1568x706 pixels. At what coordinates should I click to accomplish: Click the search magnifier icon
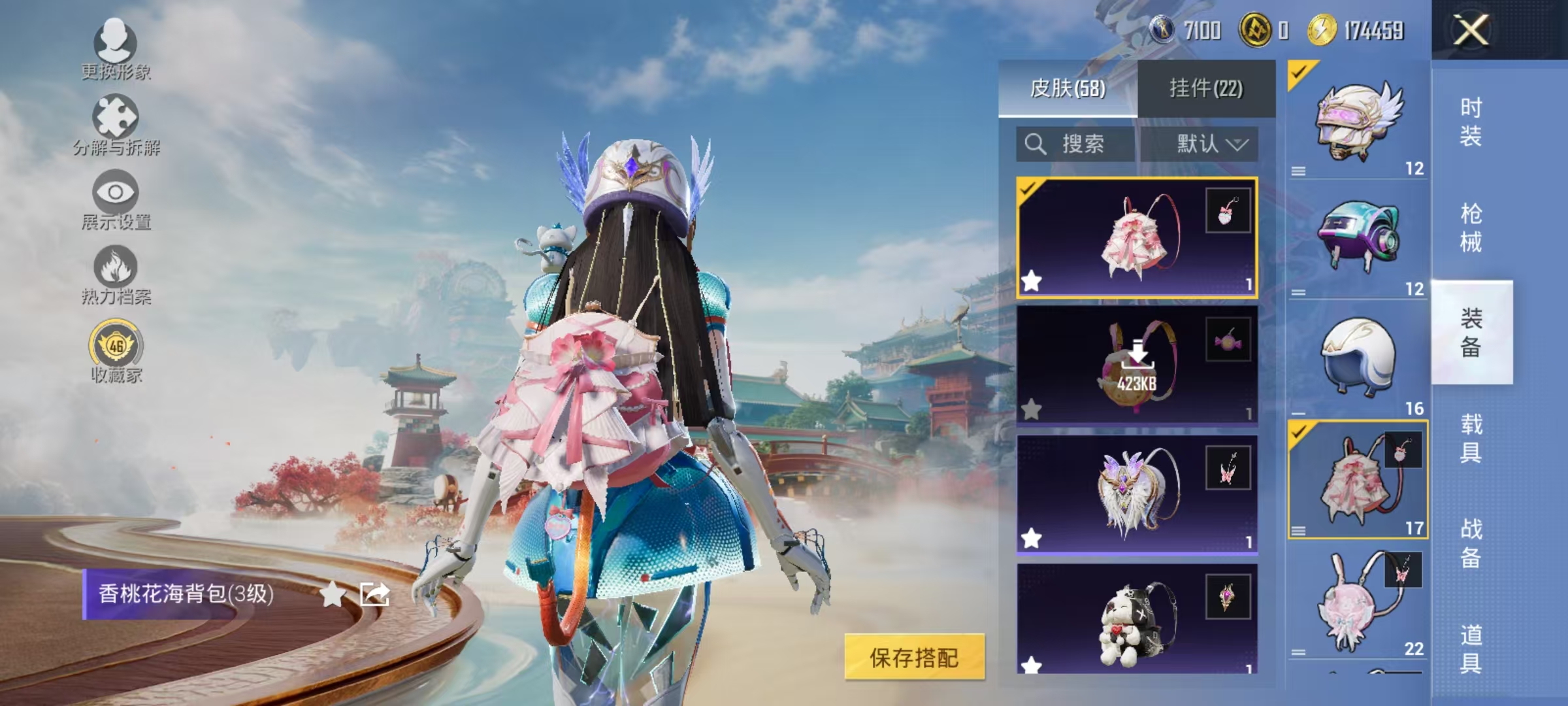1036,145
